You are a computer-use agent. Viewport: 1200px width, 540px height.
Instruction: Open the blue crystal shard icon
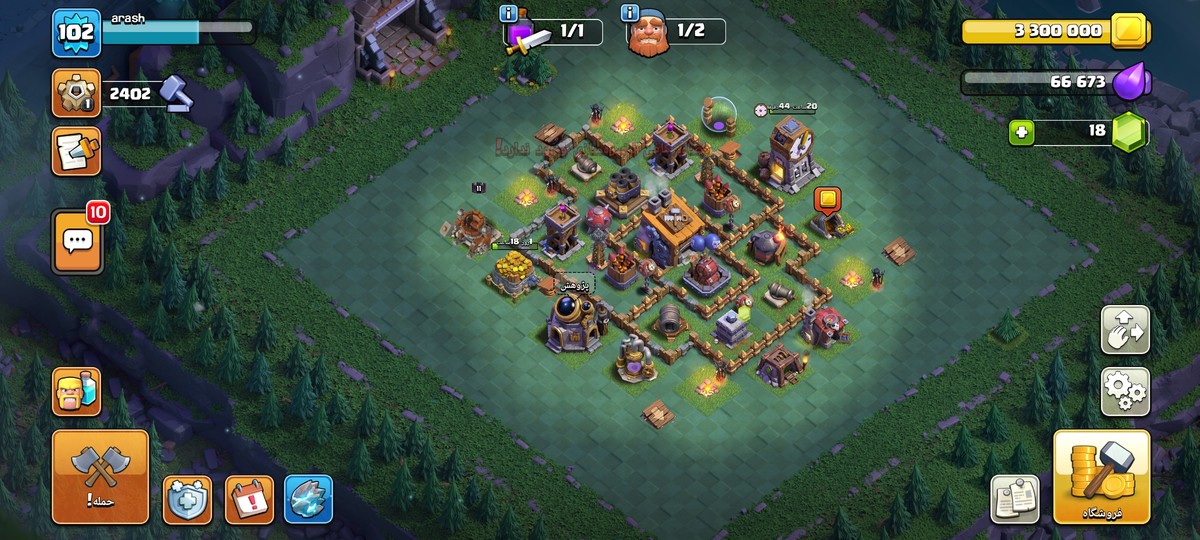pyautogui.click(x=308, y=499)
